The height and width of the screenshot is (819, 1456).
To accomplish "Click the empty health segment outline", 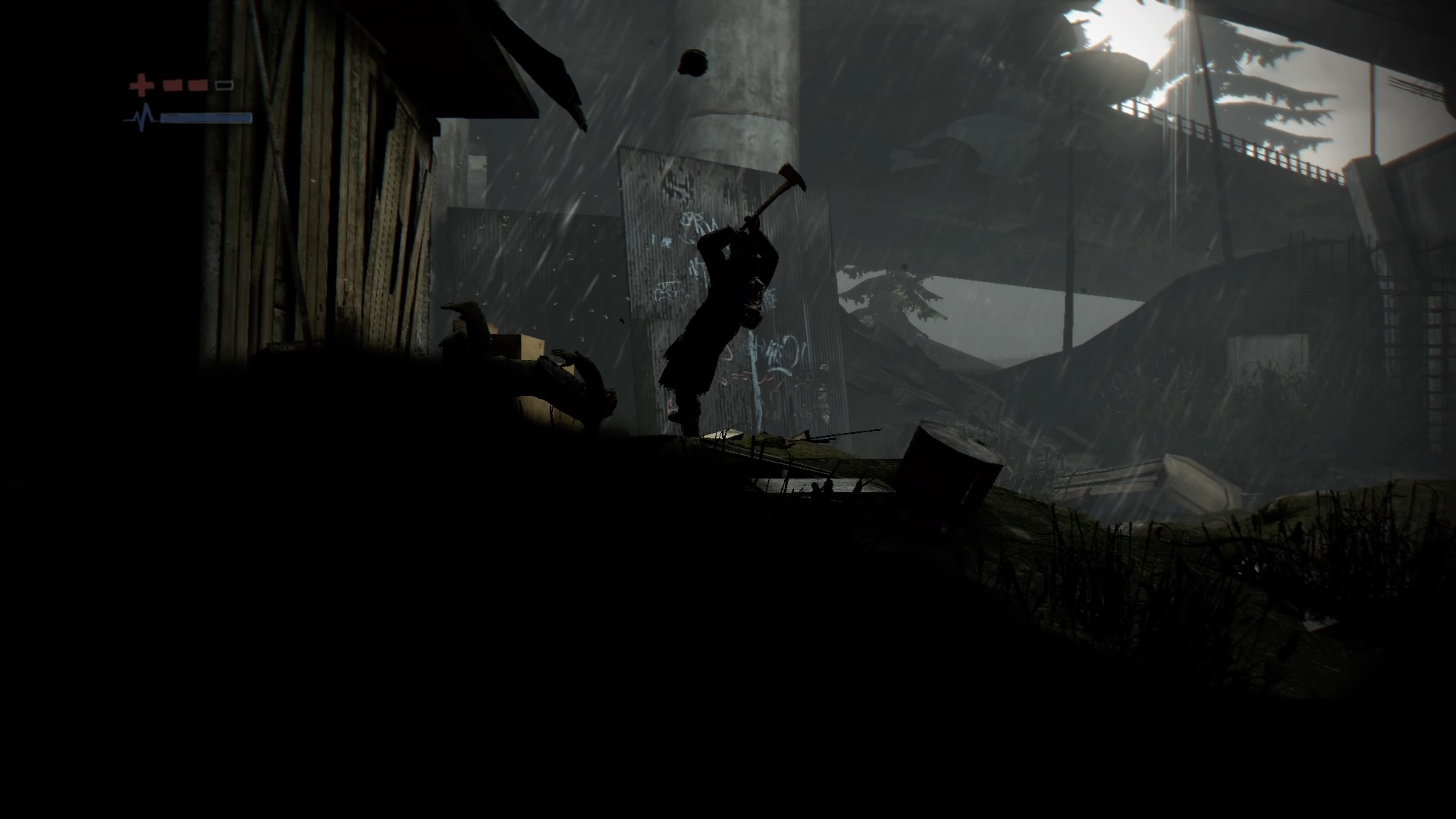I will point(224,85).
